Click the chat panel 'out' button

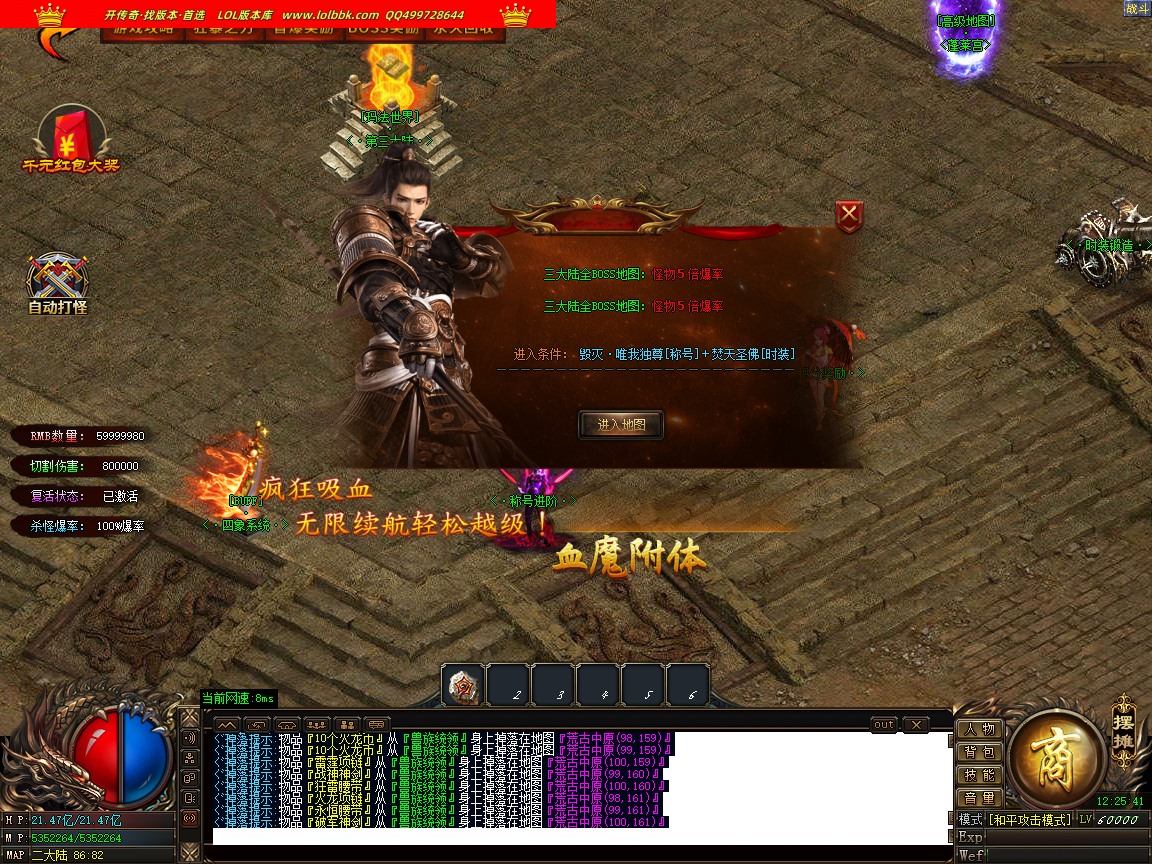(x=884, y=724)
